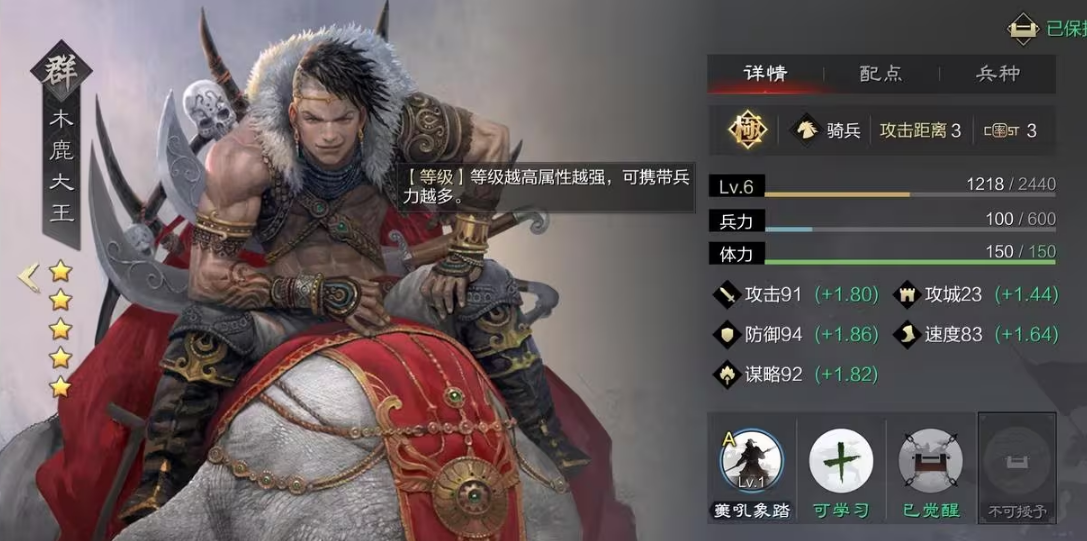
Task: Open the 配点 tab
Action: (881, 74)
